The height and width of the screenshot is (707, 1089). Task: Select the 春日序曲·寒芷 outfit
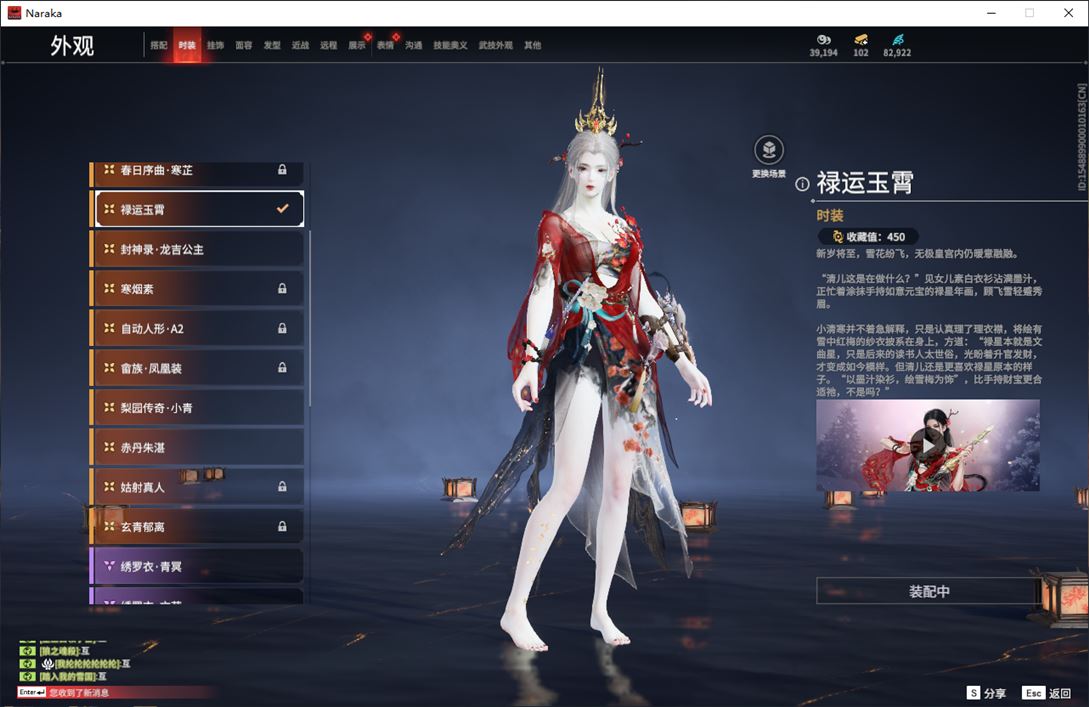[x=197, y=171]
